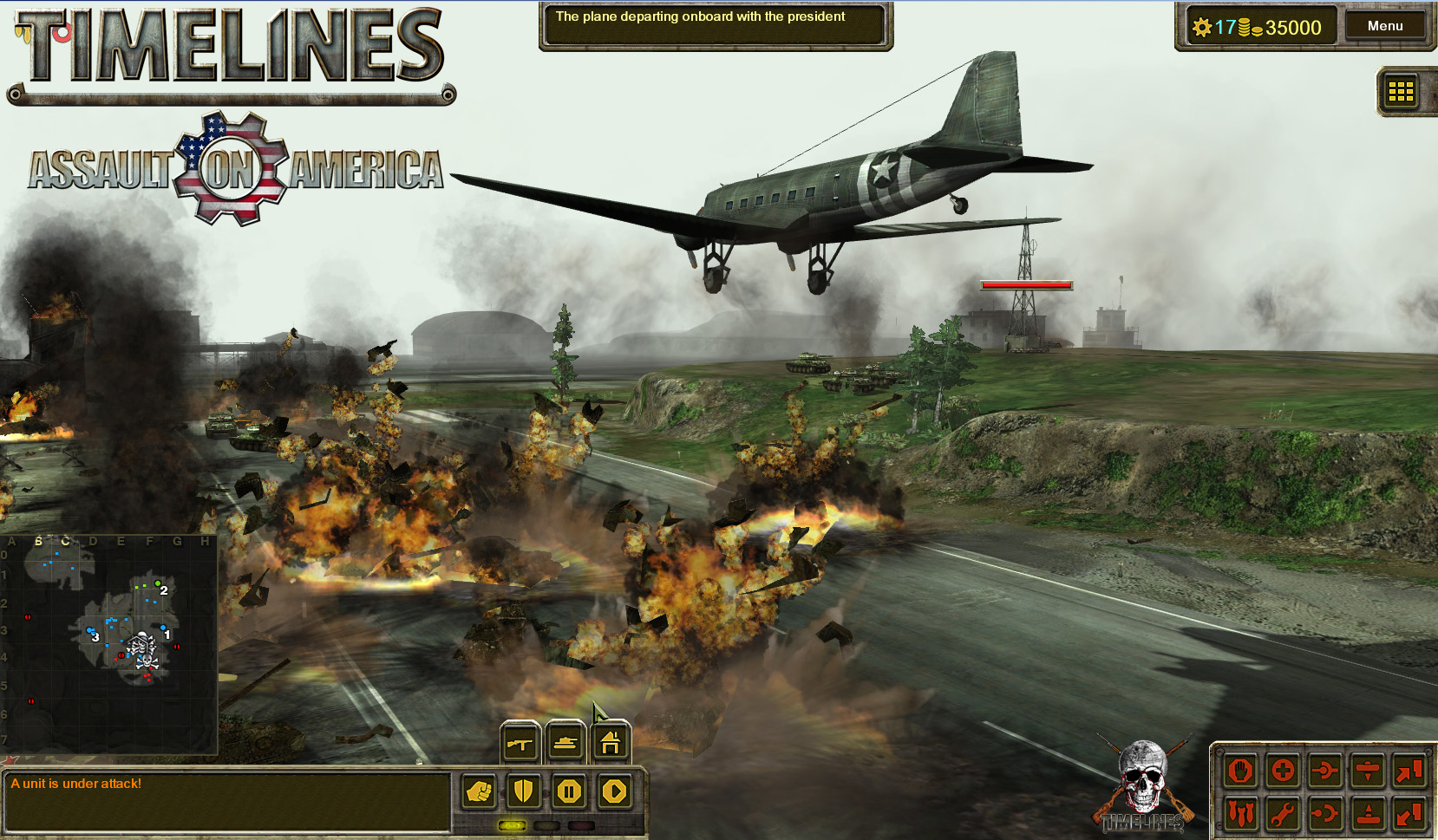Toggle the glowing yellow speed indicator light
The height and width of the screenshot is (840, 1438).
[512, 825]
